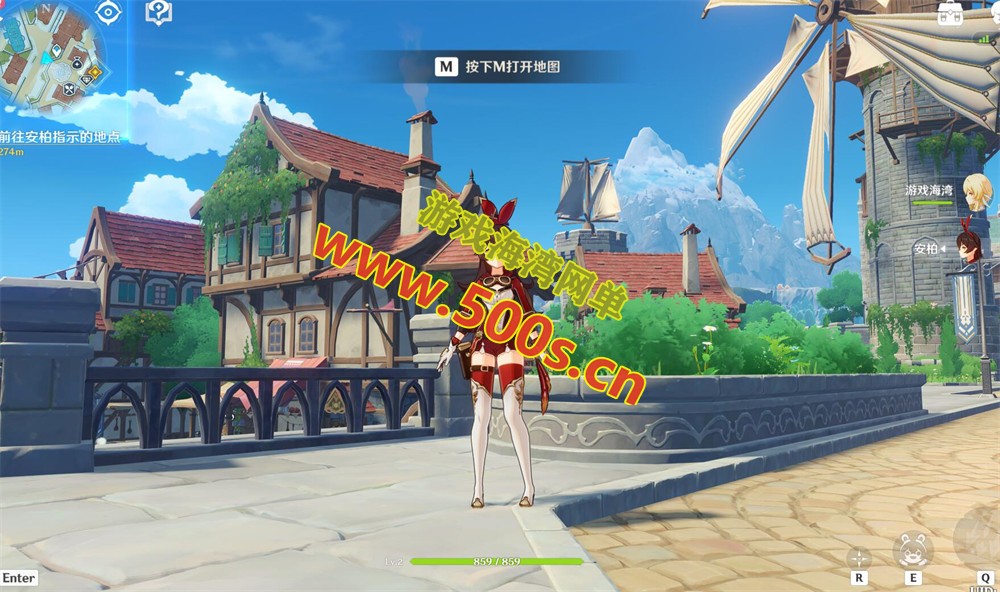Open chat with the Enter box
Image resolution: width=1000 pixels, height=592 pixels.
coord(18,578)
